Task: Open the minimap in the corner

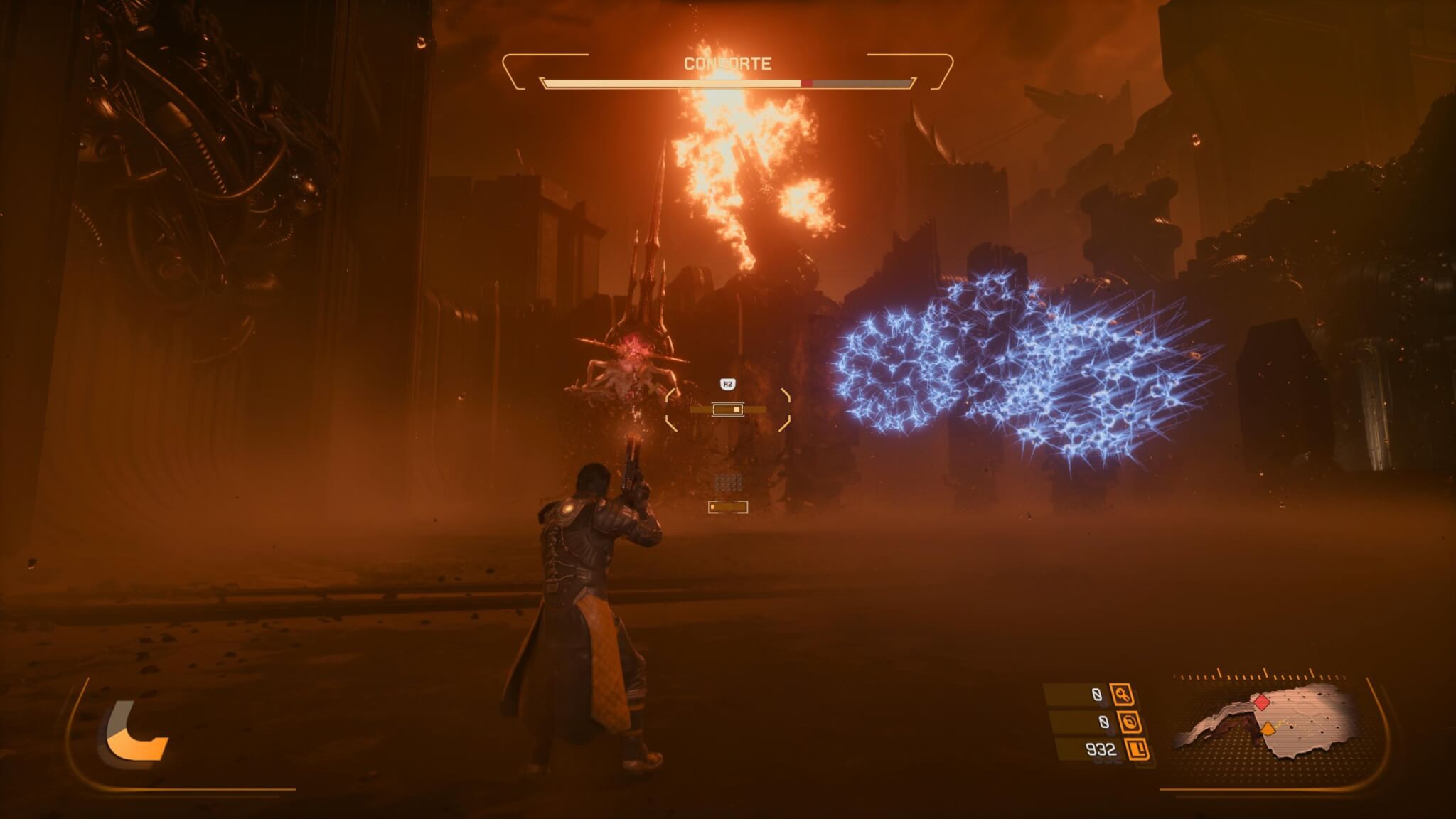Action: [1273, 725]
